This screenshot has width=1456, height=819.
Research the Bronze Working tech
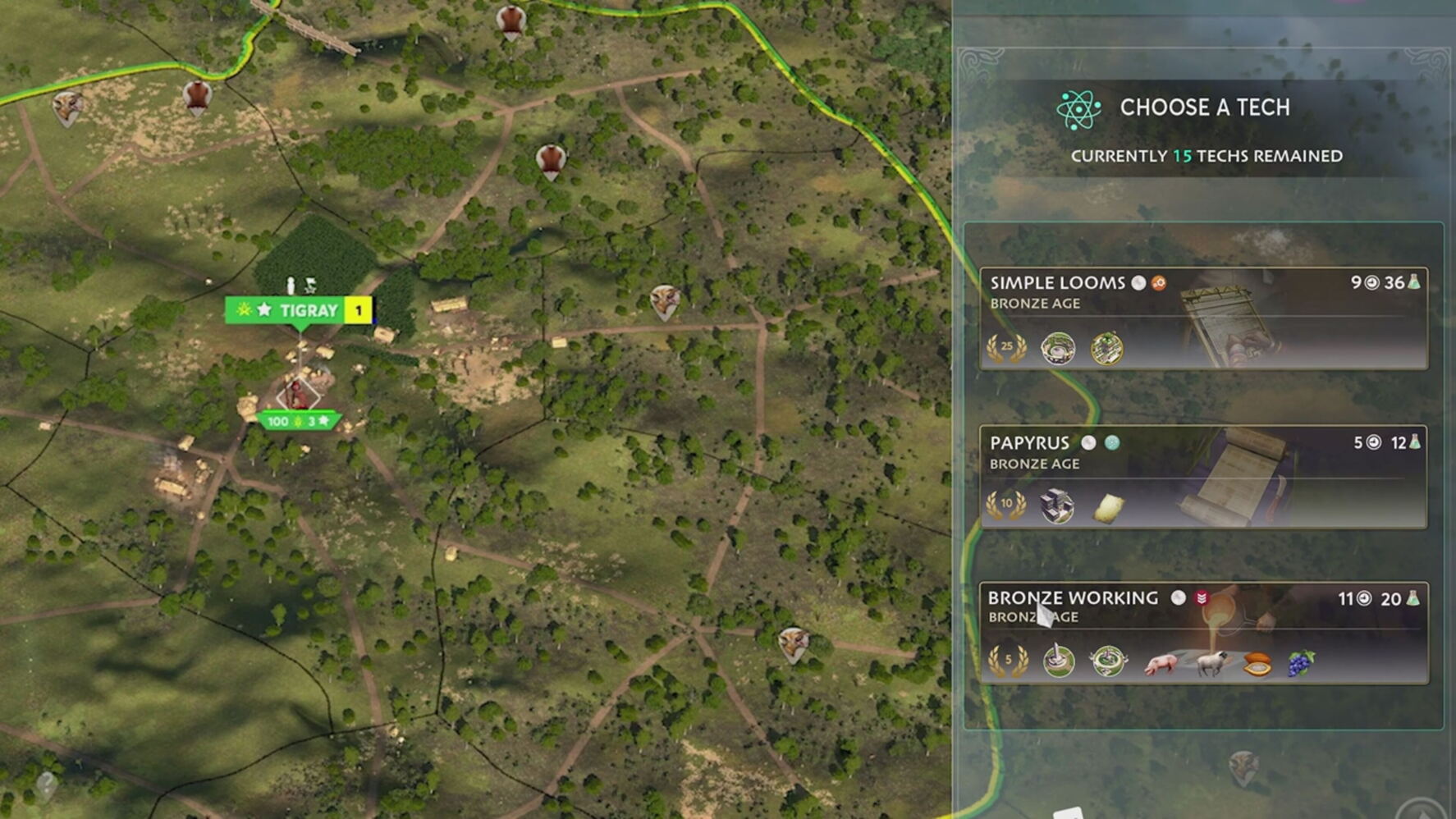(x=1203, y=632)
